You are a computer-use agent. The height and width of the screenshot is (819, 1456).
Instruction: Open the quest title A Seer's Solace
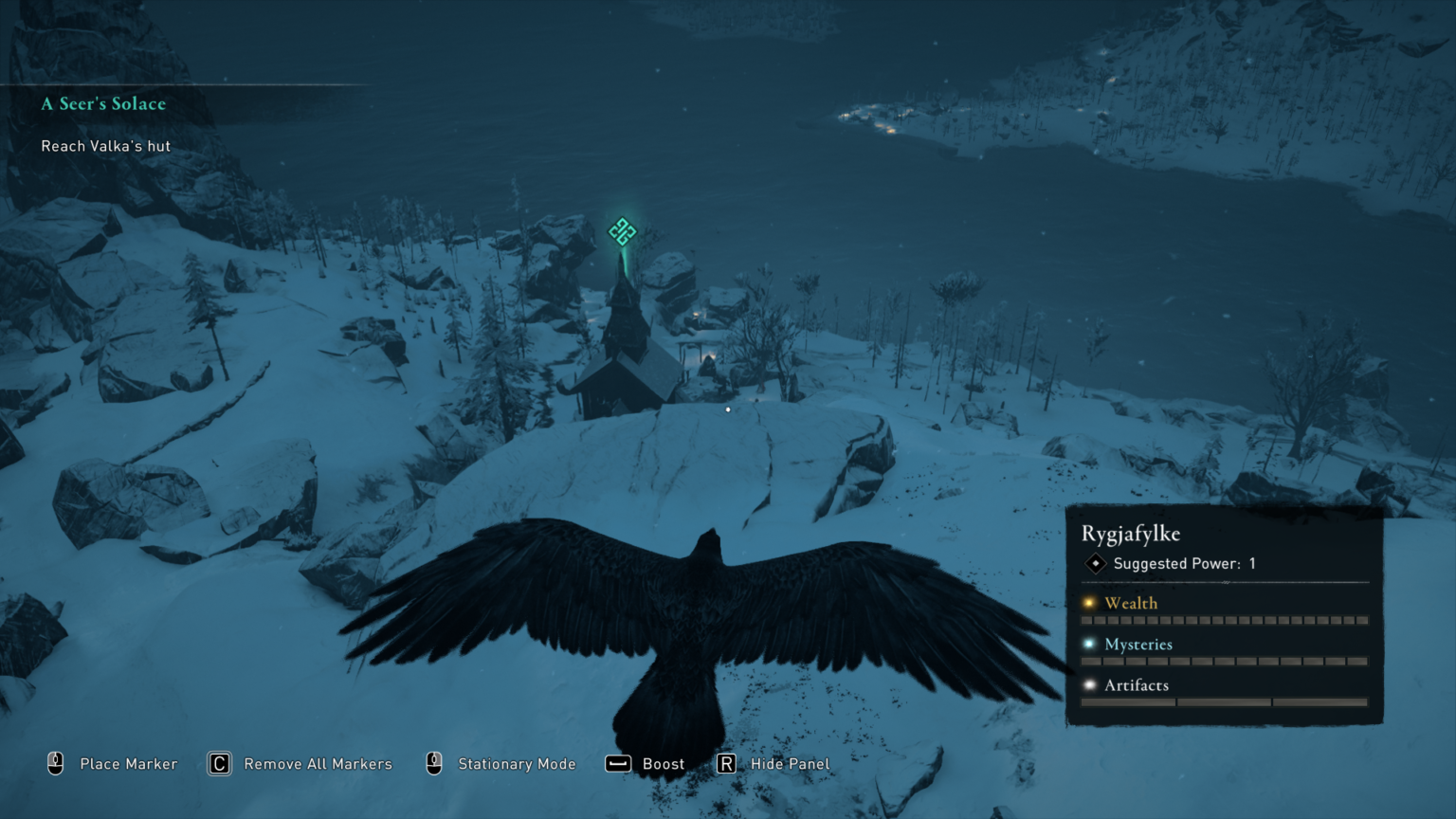[102, 103]
